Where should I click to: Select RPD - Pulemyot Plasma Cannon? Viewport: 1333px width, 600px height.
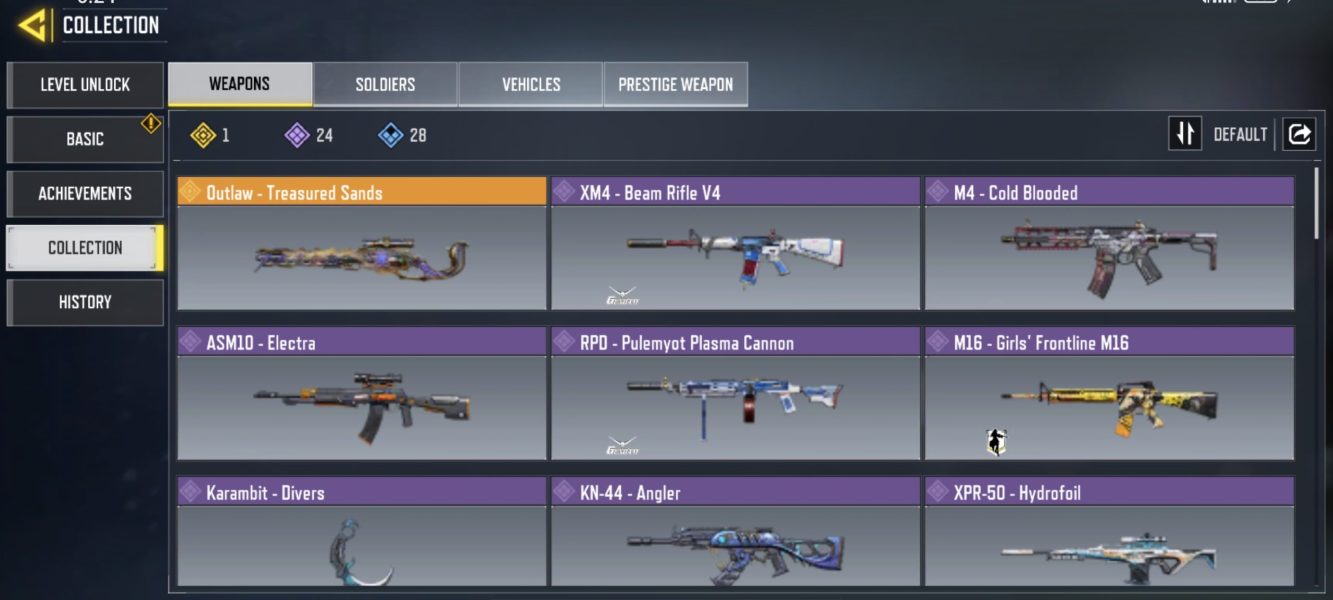click(x=735, y=394)
